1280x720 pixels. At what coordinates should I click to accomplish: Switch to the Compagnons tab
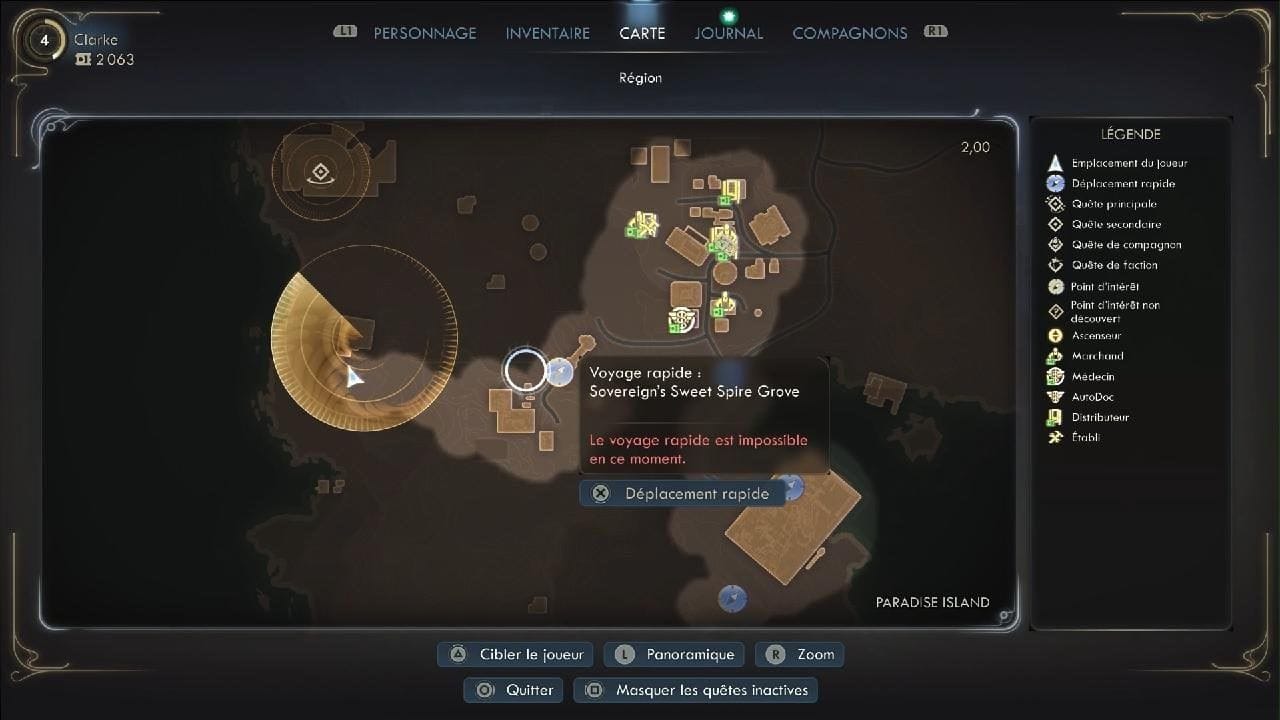(x=849, y=33)
